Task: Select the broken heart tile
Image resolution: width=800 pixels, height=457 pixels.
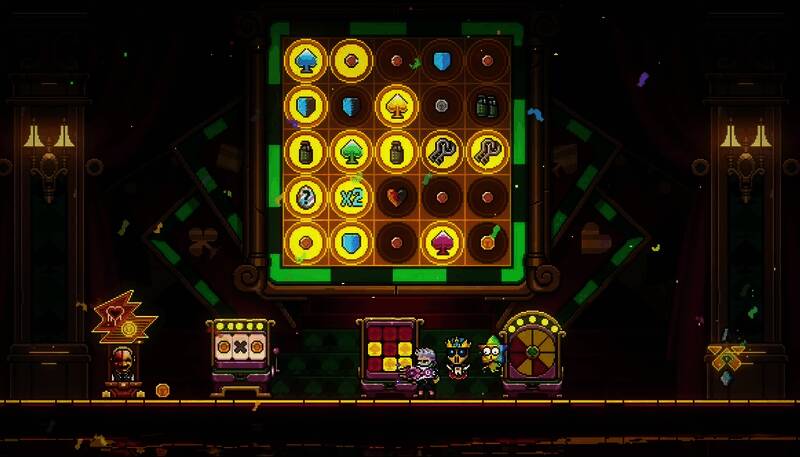Action: [x=396, y=197]
